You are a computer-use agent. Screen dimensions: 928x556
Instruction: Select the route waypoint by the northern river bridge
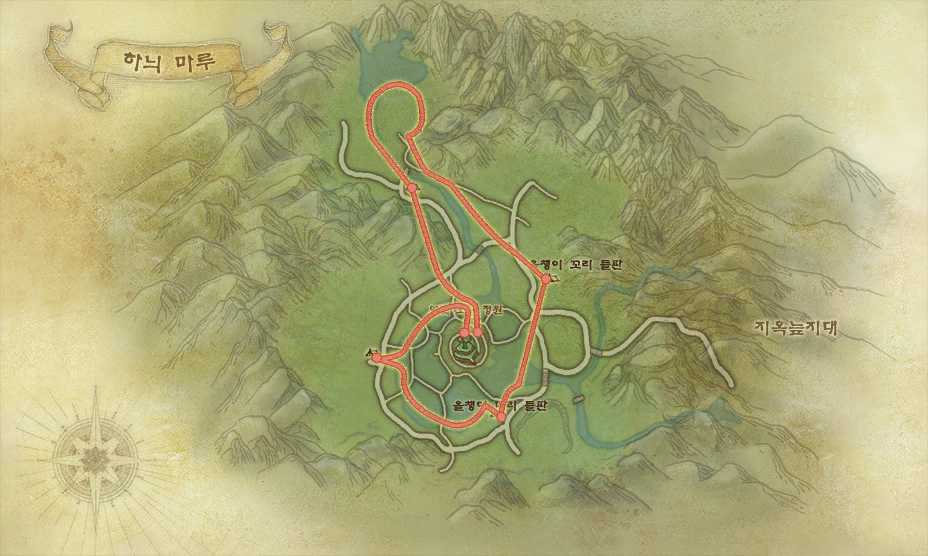[x=412, y=187]
